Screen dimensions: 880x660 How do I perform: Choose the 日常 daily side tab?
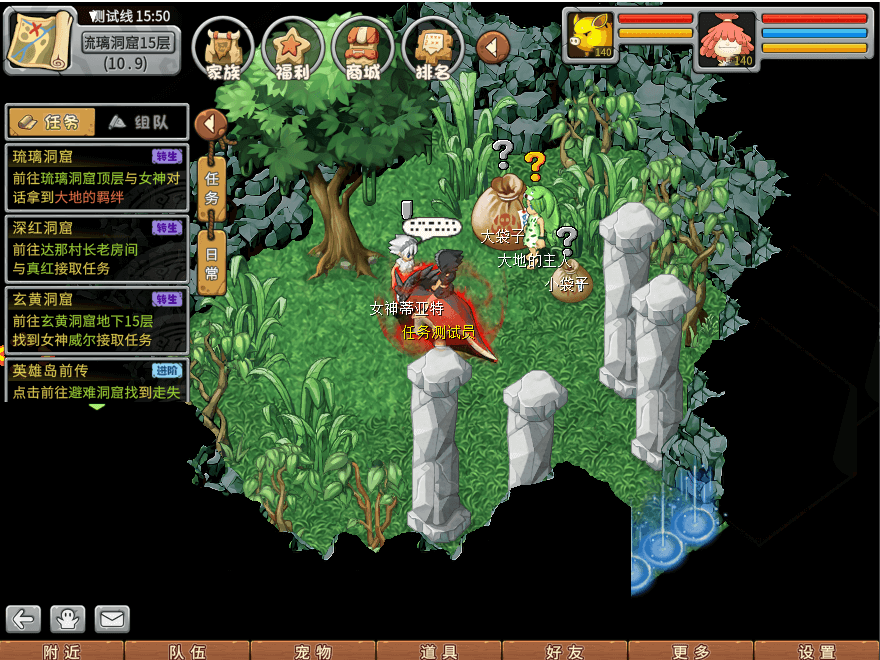pos(212,264)
